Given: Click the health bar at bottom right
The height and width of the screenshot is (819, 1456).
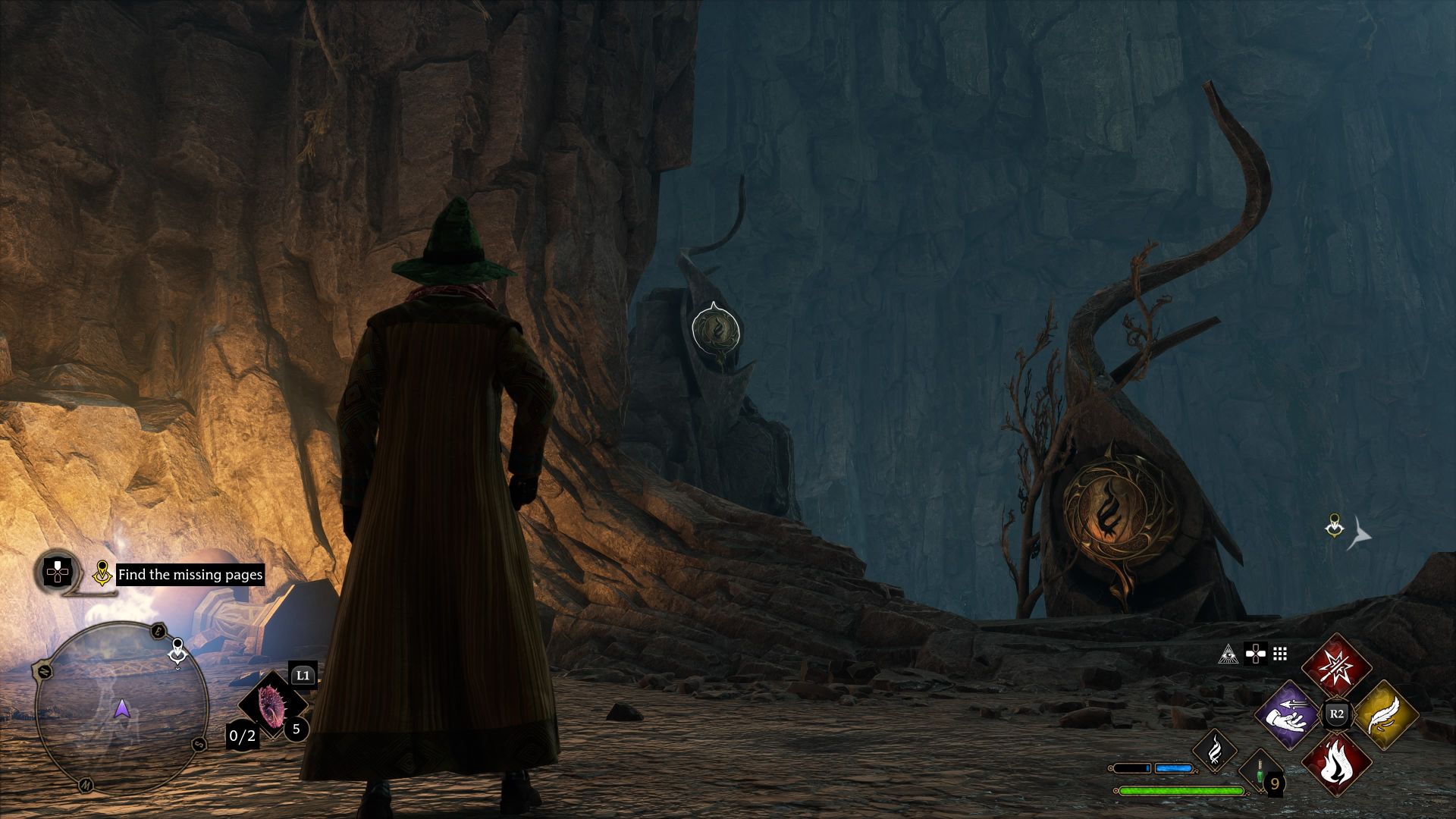Looking at the screenshot, I should (x=1181, y=792).
